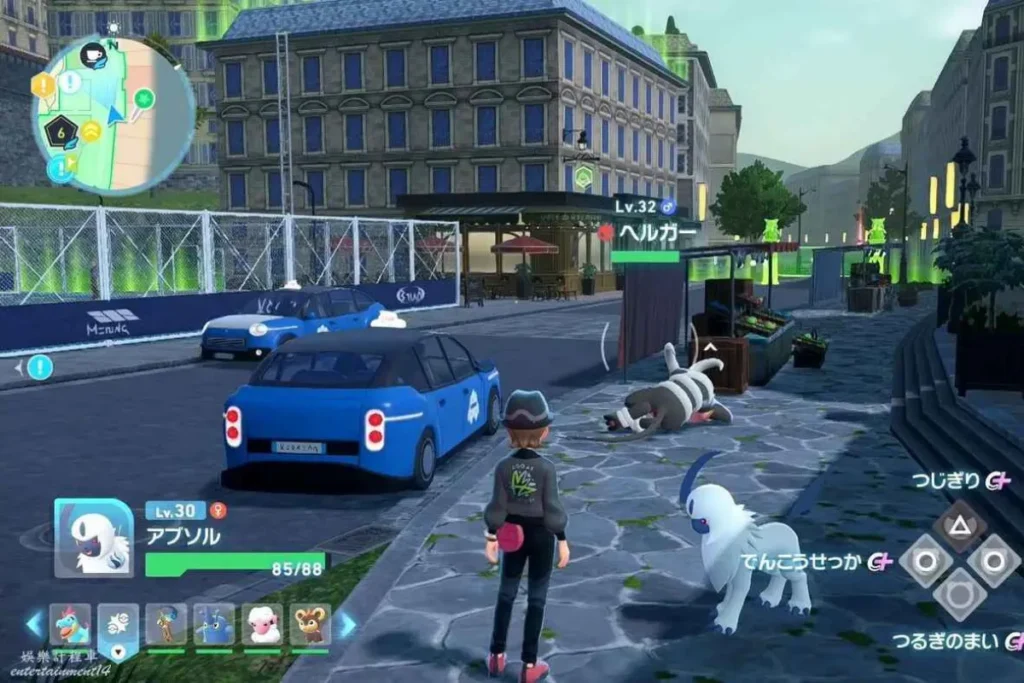The image size is (1024, 683).
Task: Activate the でんこうせっか move in left diamond
Action: (924, 561)
